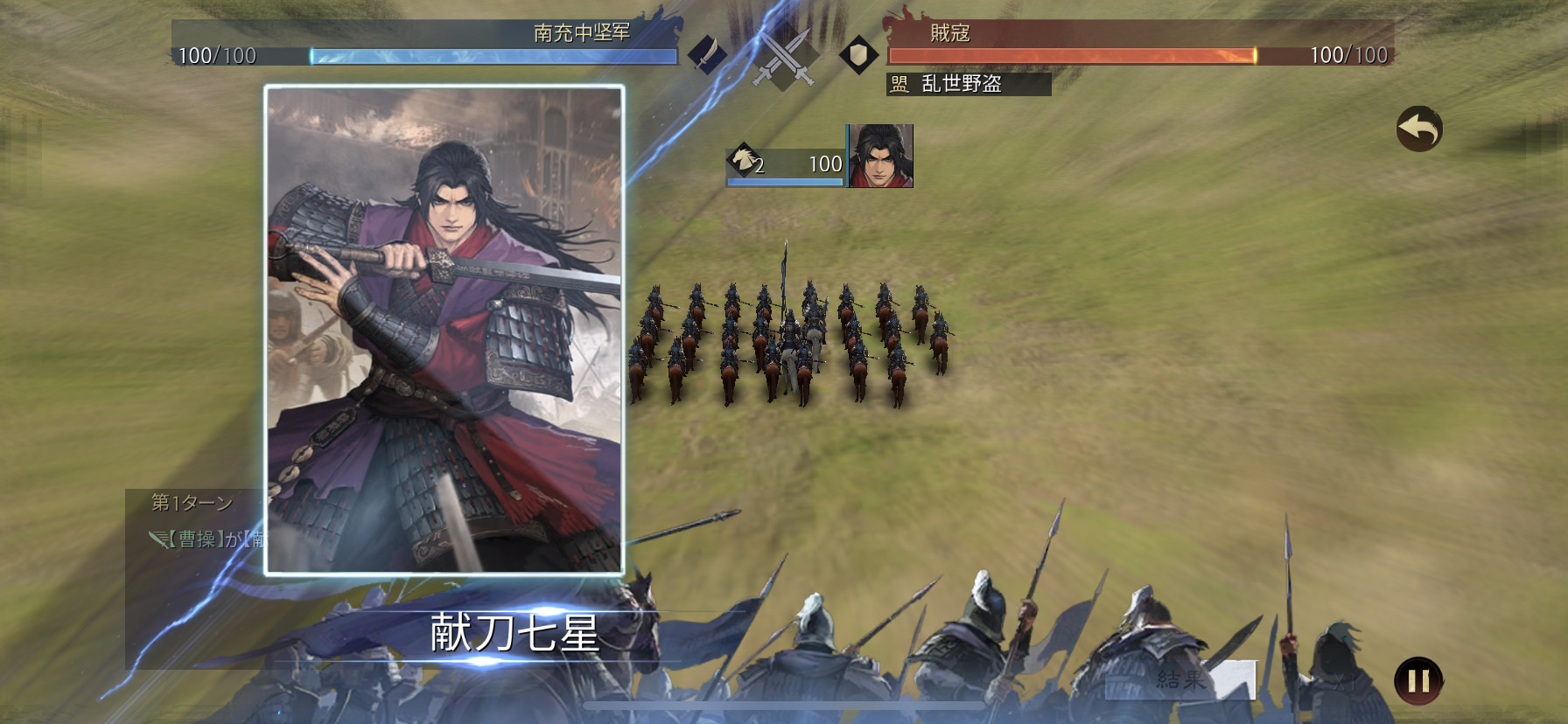
Task: Select Cao Cao's small portrait thumbnail
Action: click(x=881, y=156)
